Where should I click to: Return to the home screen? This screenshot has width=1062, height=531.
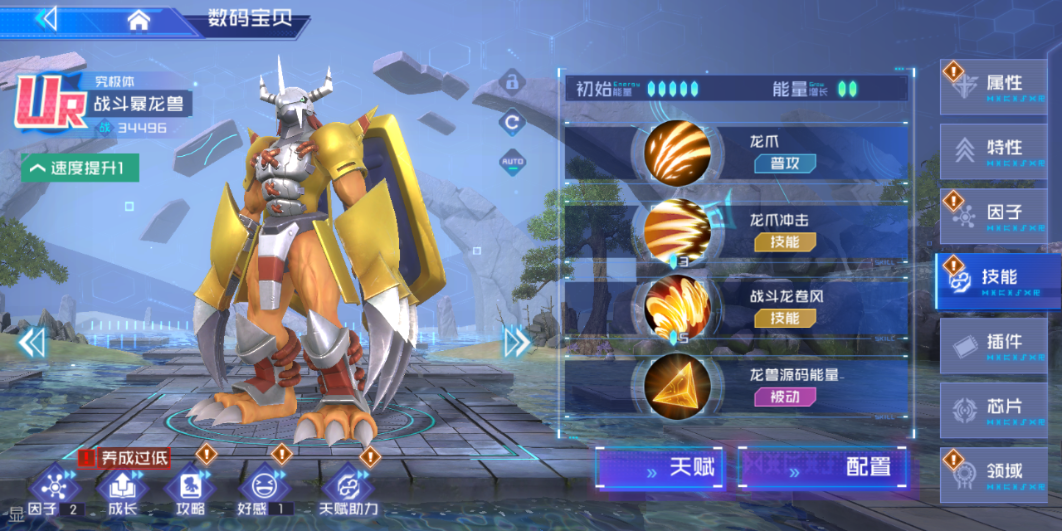139,19
